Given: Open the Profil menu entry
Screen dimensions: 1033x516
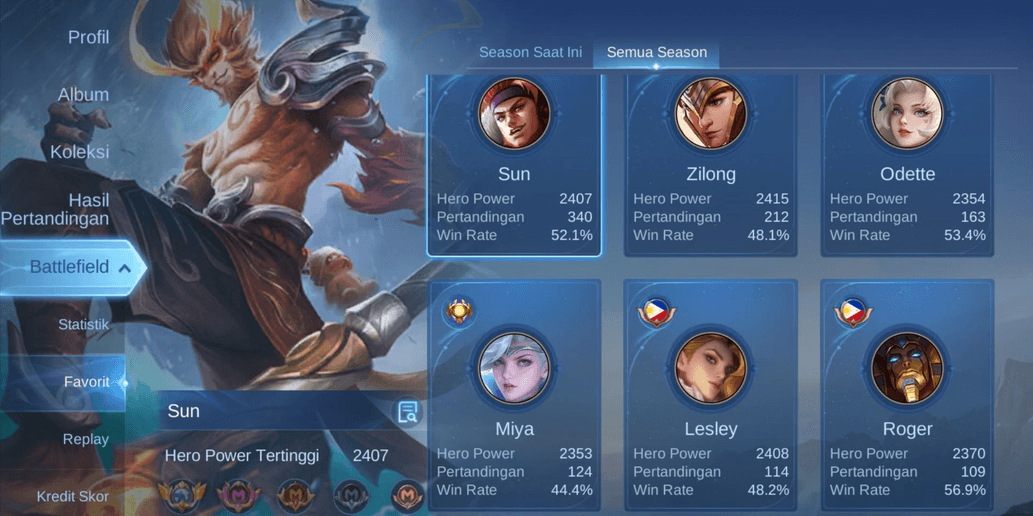Looking at the screenshot, I should point(88,38).
